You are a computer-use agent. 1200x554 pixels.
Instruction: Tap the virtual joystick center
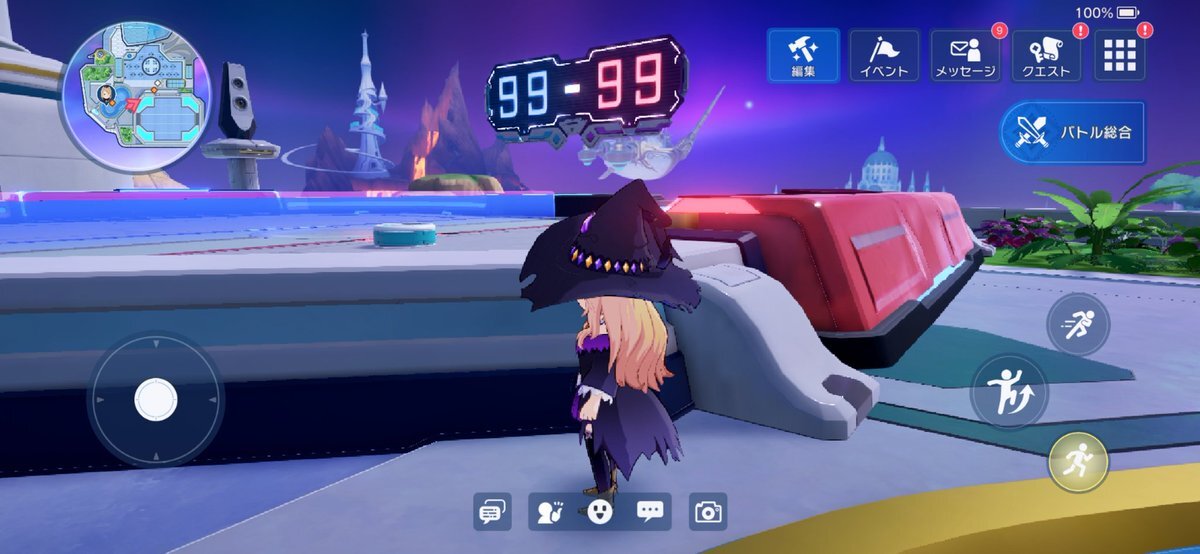point(156,399)
